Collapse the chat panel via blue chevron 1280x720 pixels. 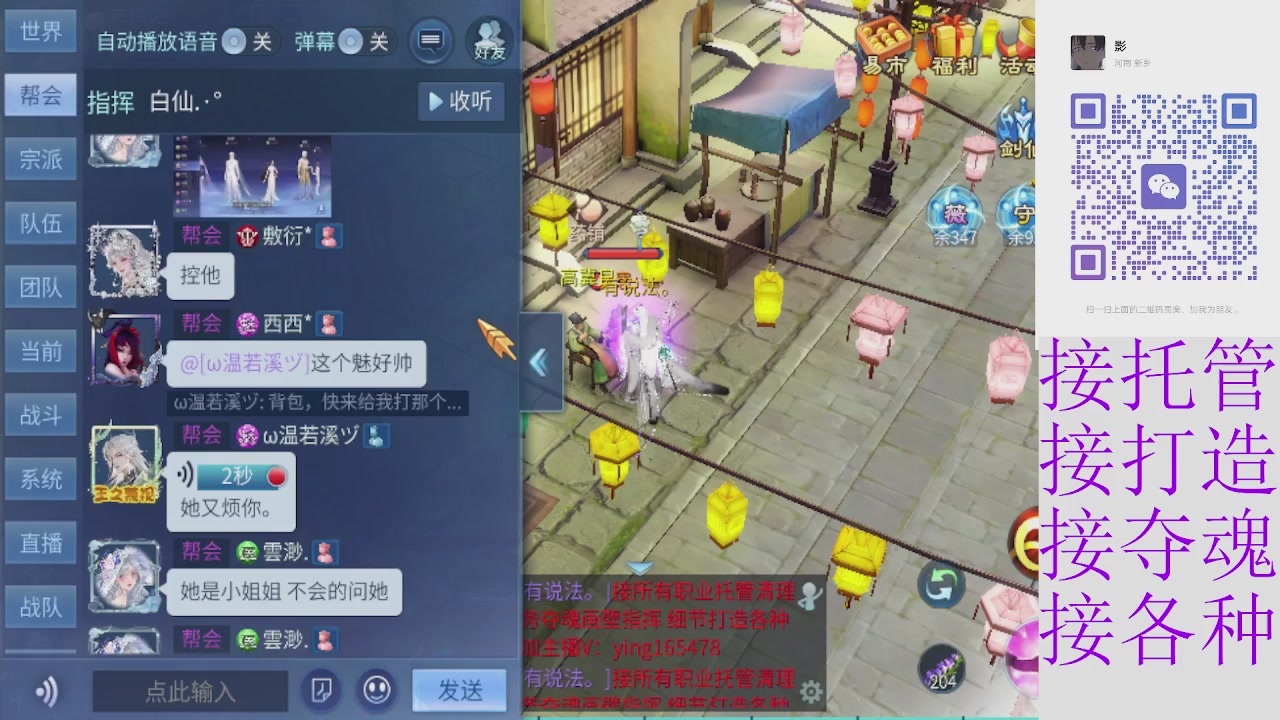click(x=540, y=362)
